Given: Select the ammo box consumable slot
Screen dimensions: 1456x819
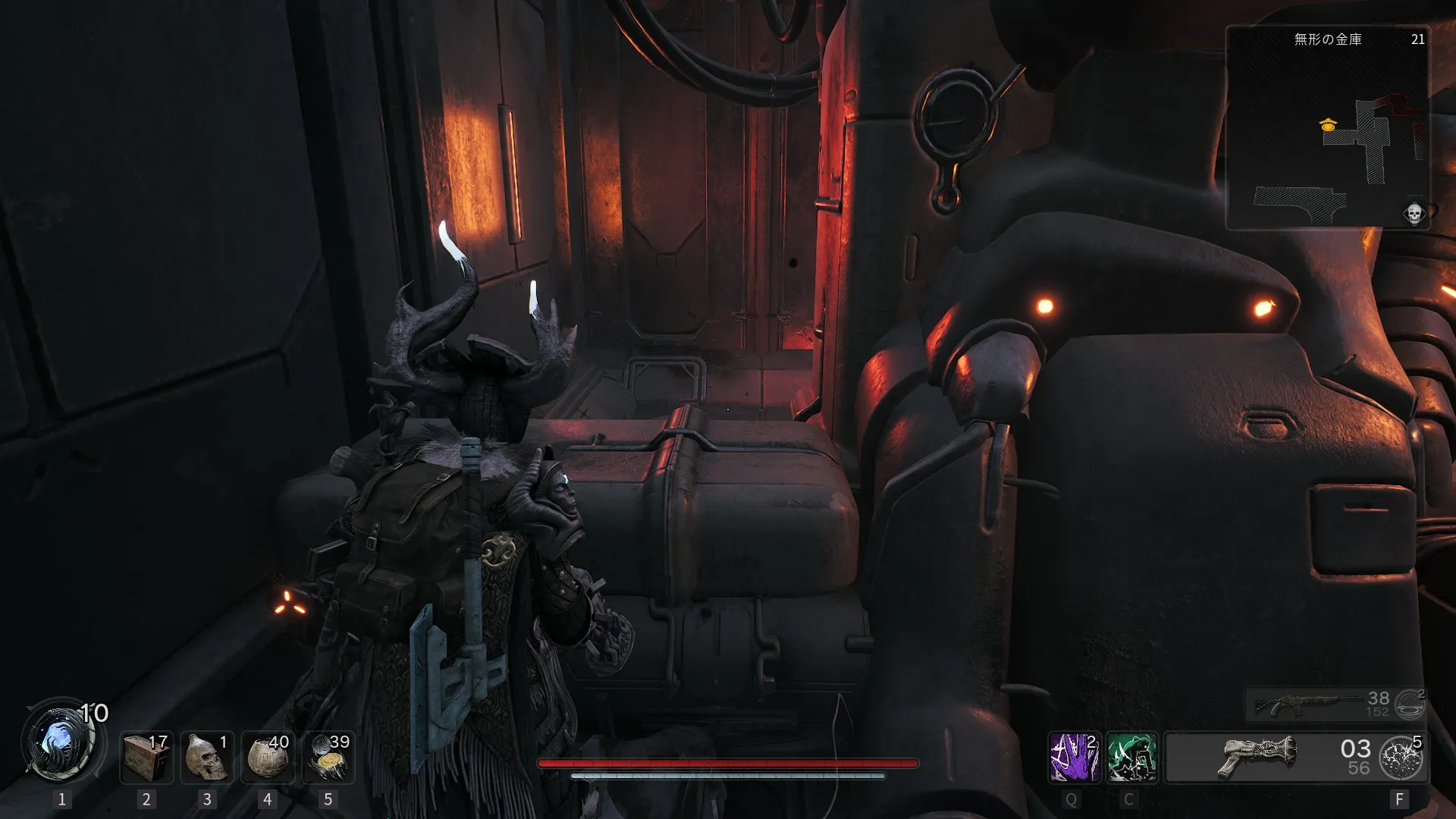Looking at the screenshot, I should (x=146, y=757).
